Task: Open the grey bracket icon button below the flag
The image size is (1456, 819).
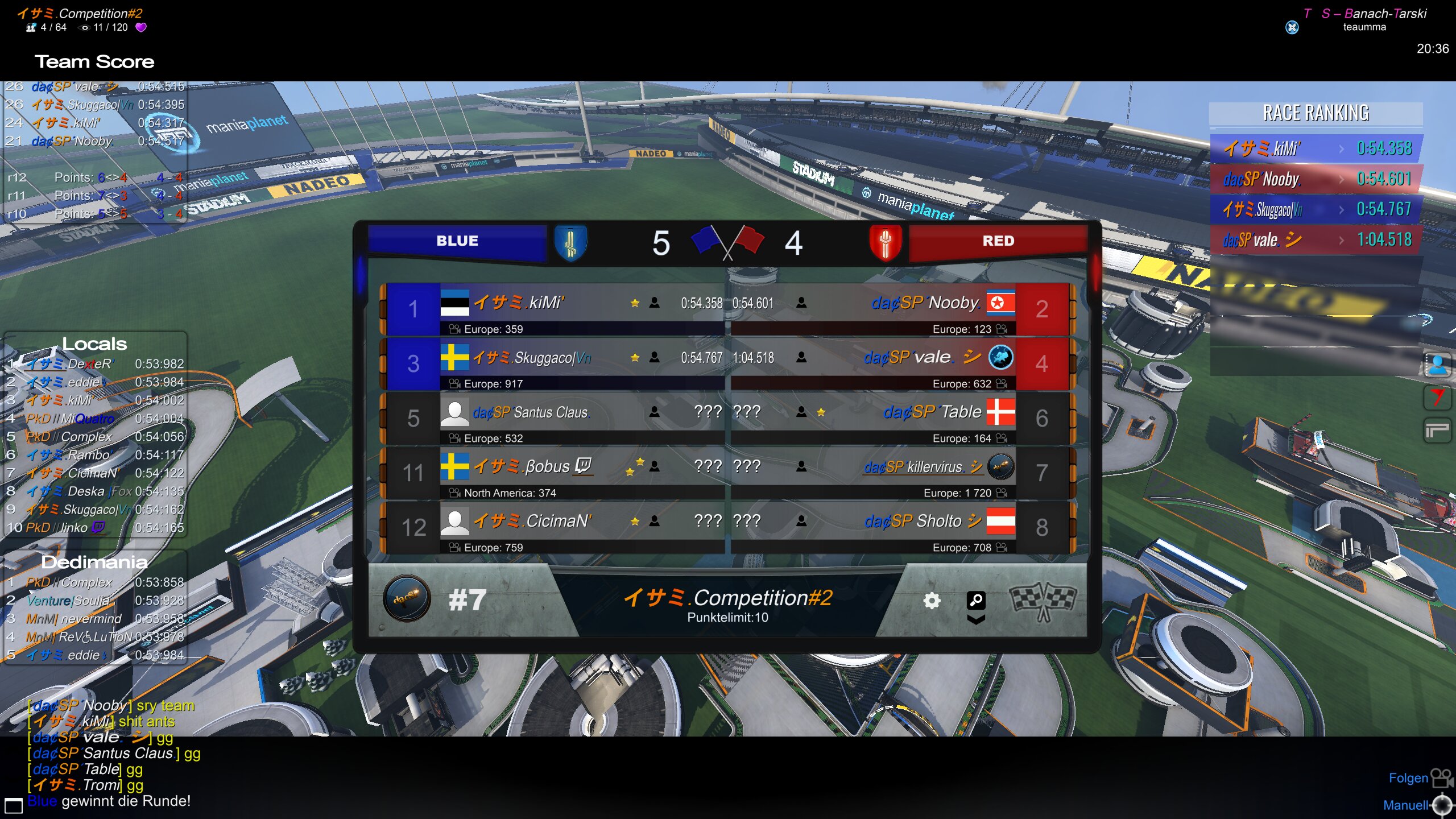Action: click(x=1437, y=430)
